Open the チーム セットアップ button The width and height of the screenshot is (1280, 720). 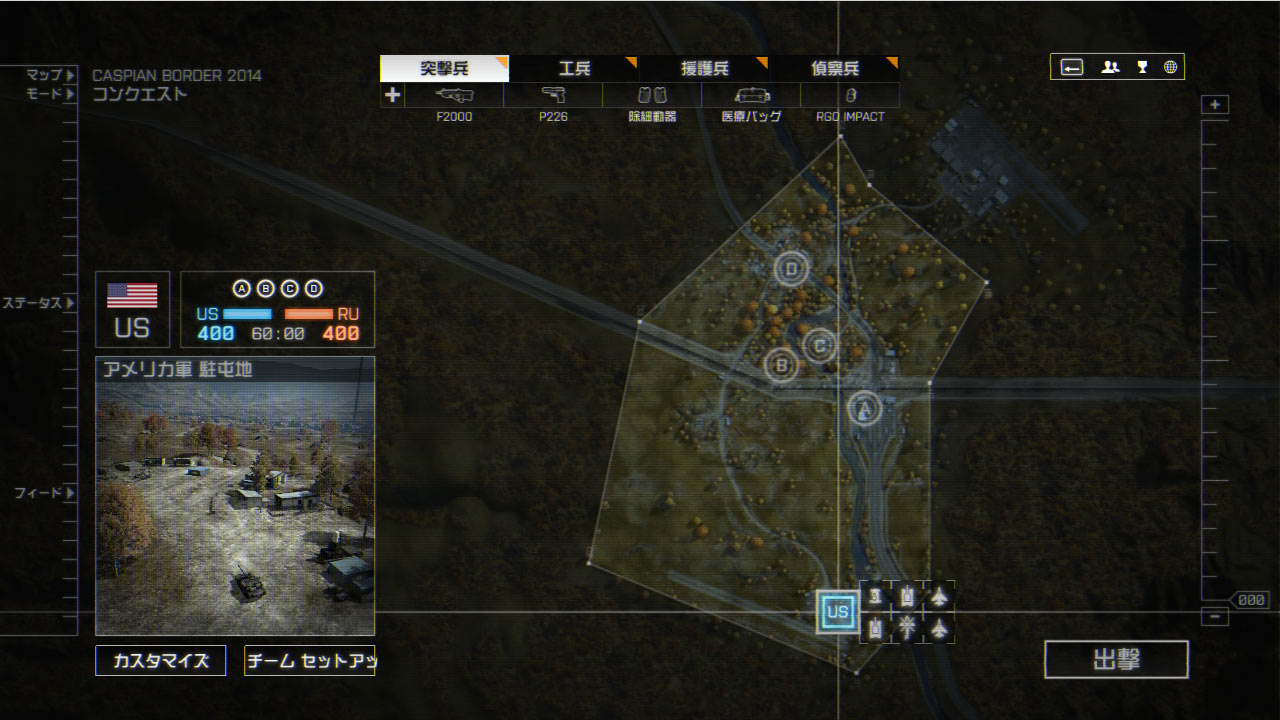[x=309, y=660]
